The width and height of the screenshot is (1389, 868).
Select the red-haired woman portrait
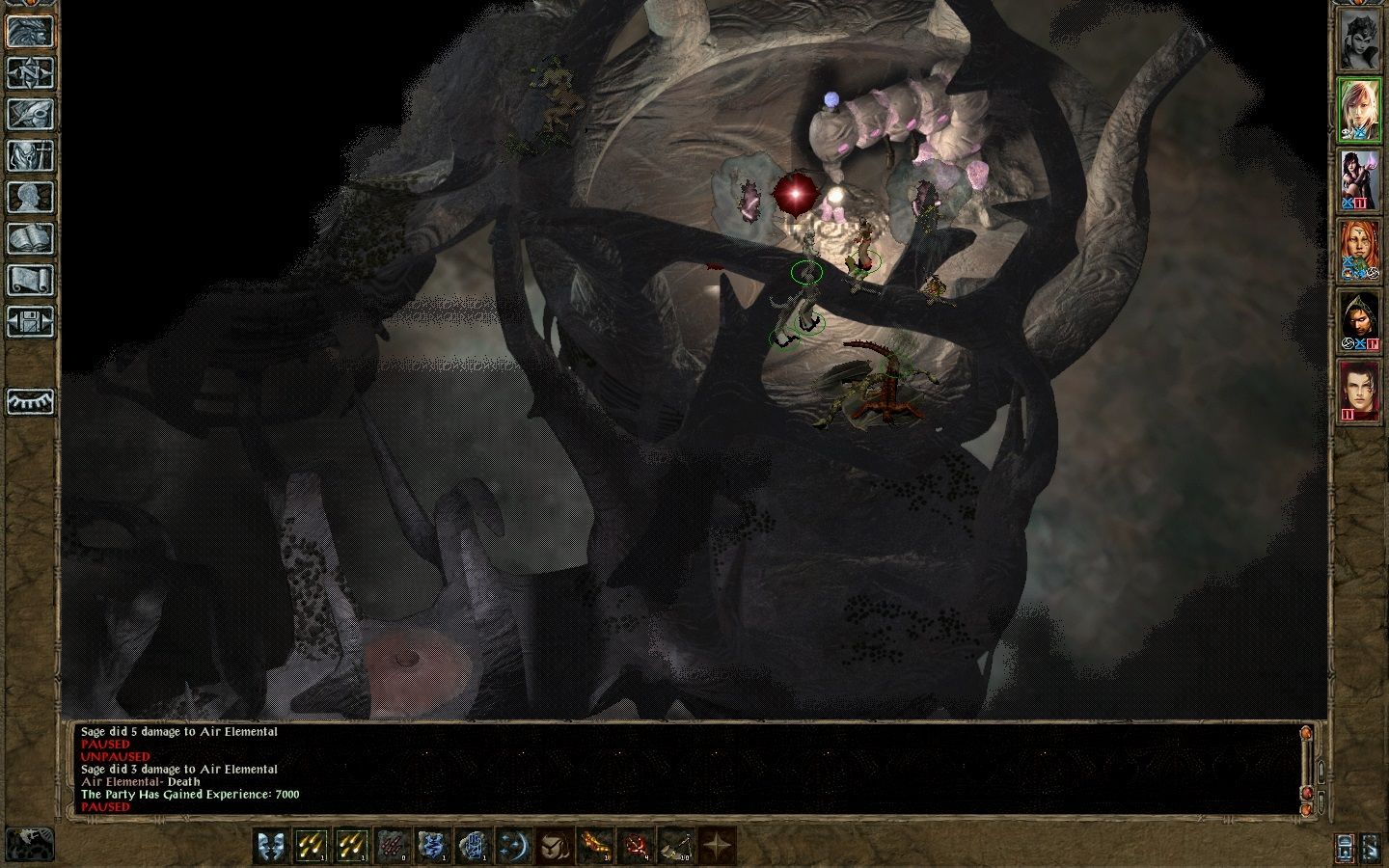pos(1359,251)
